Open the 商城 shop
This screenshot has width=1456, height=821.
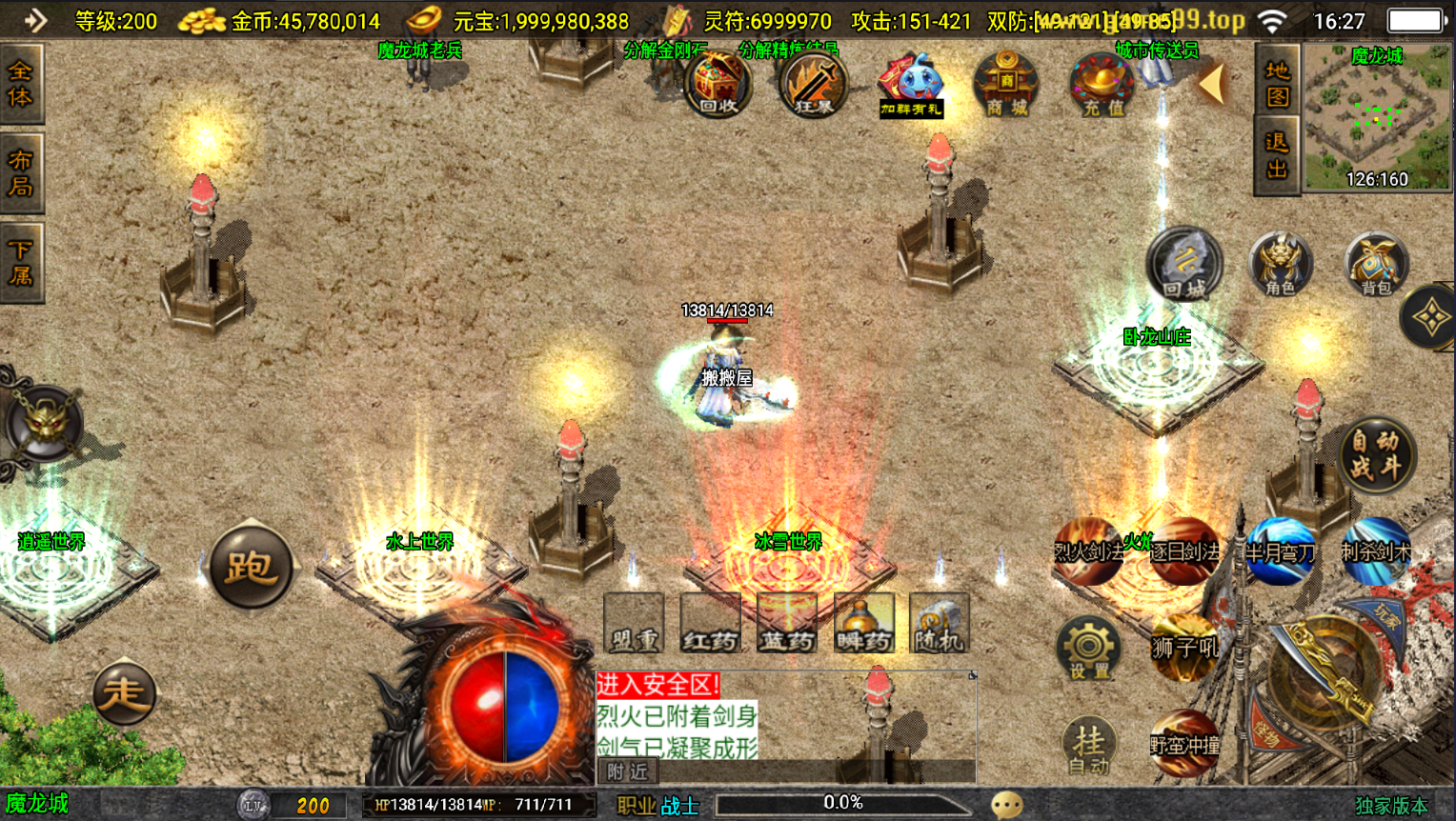click(x=1006, y=86)
